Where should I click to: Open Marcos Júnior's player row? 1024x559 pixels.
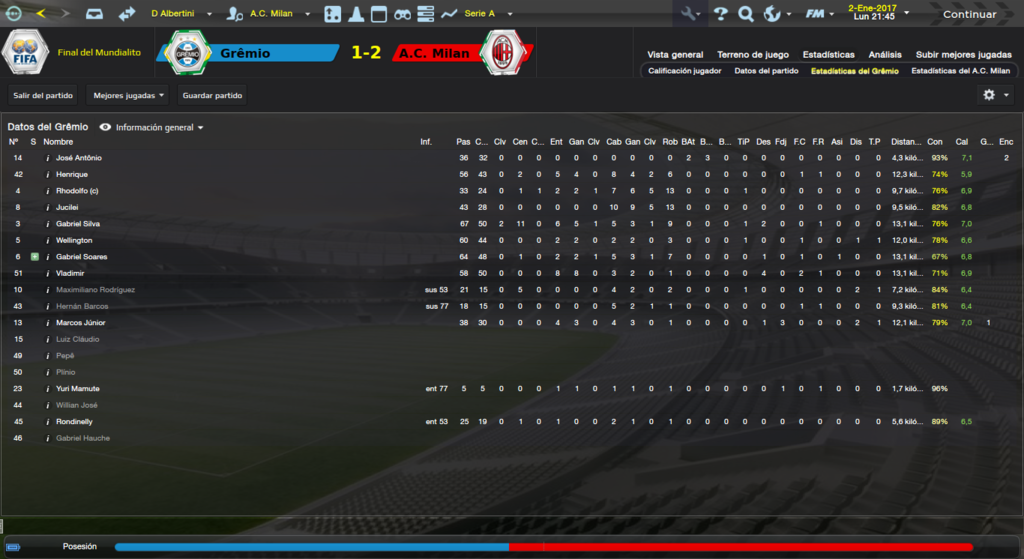(81, 323)
